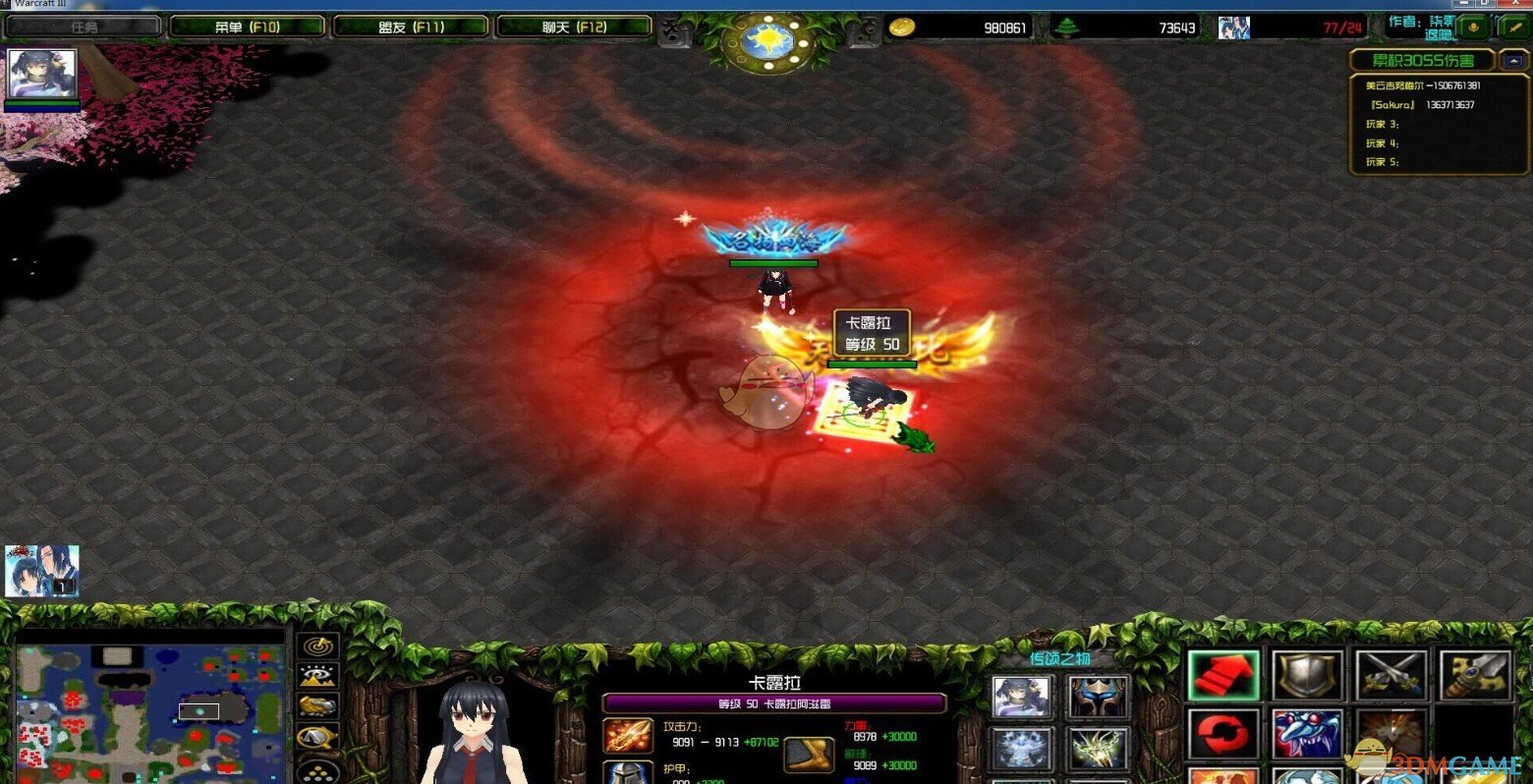Click the 任务 quest button
The image size is (1533, 784).
pos(86,27)
